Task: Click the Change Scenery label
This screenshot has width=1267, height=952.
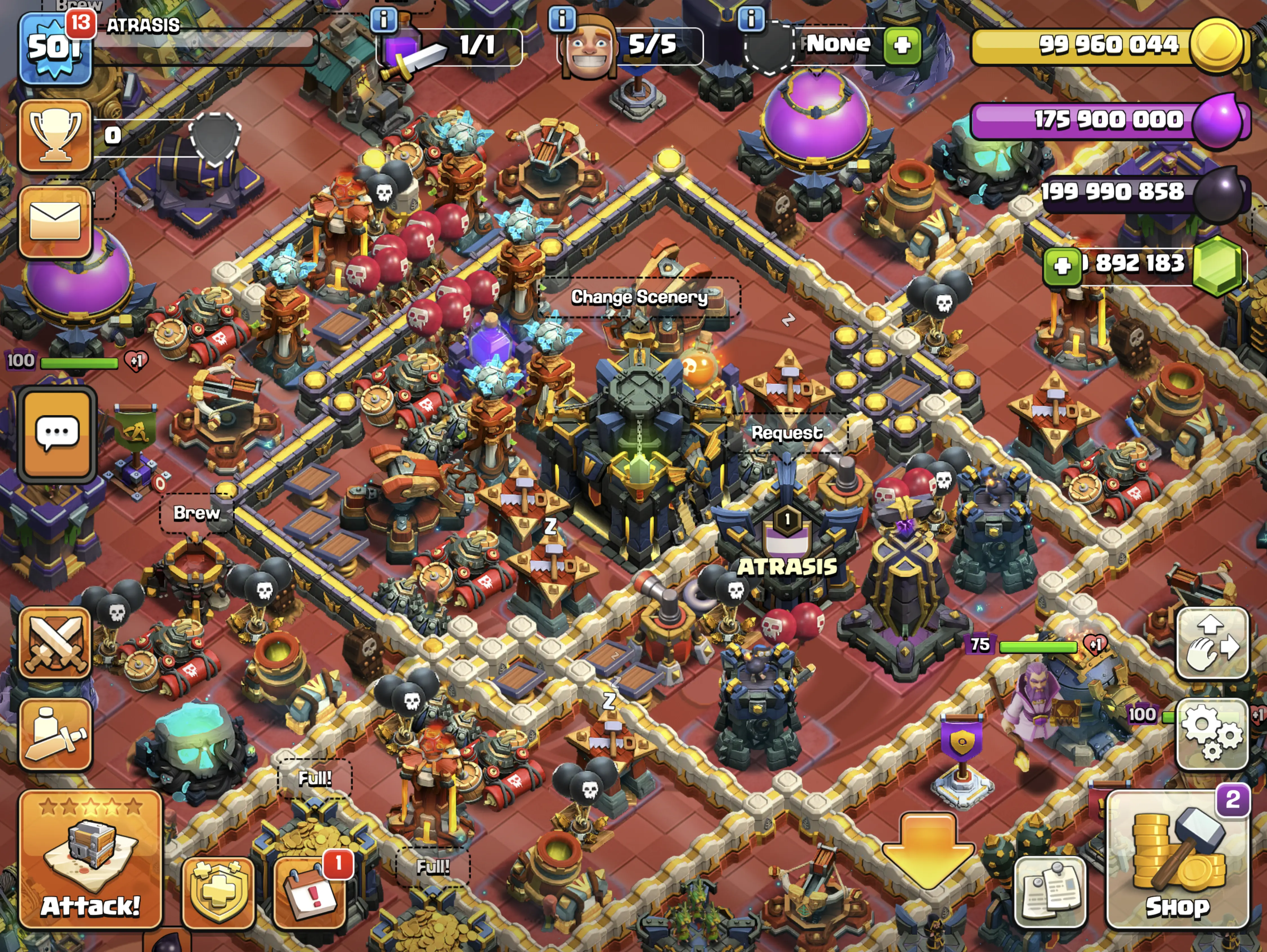Action: (639, 297)
